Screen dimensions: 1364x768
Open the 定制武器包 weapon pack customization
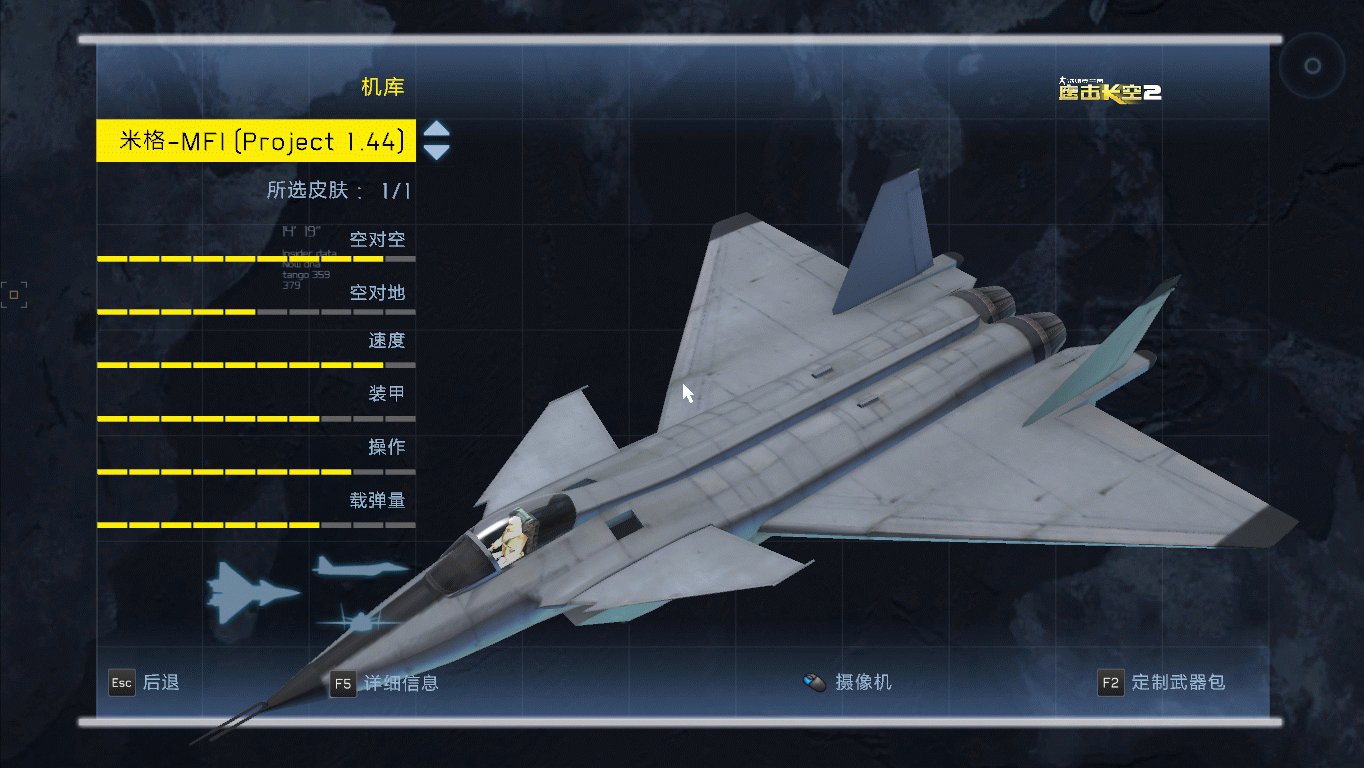1162,683
